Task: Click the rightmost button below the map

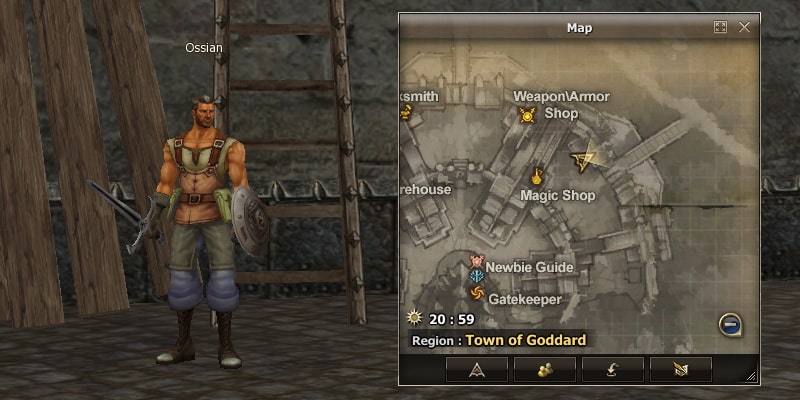Action: (681, 369)
